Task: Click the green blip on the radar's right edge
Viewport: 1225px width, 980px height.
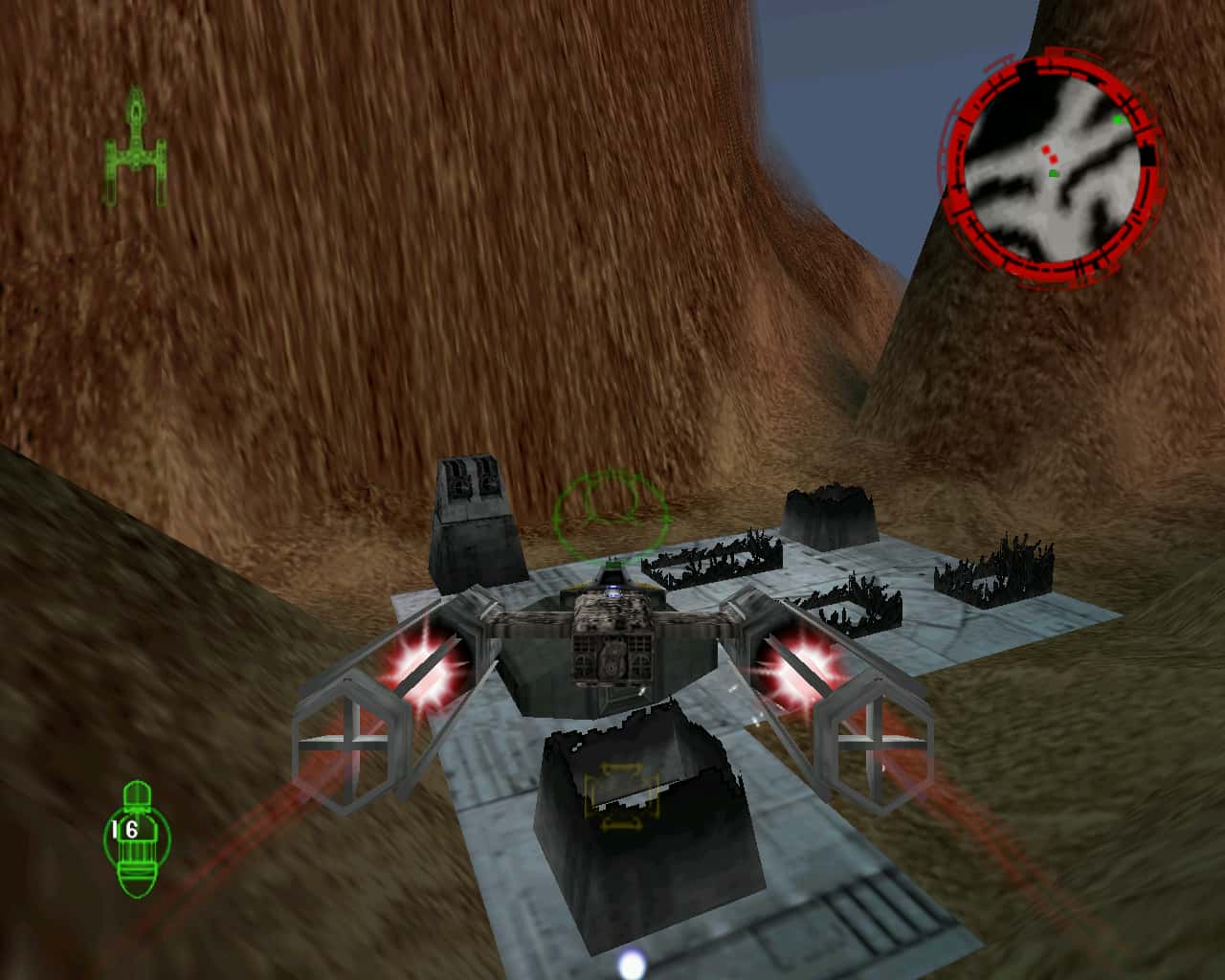Action: coord(1117,119)
